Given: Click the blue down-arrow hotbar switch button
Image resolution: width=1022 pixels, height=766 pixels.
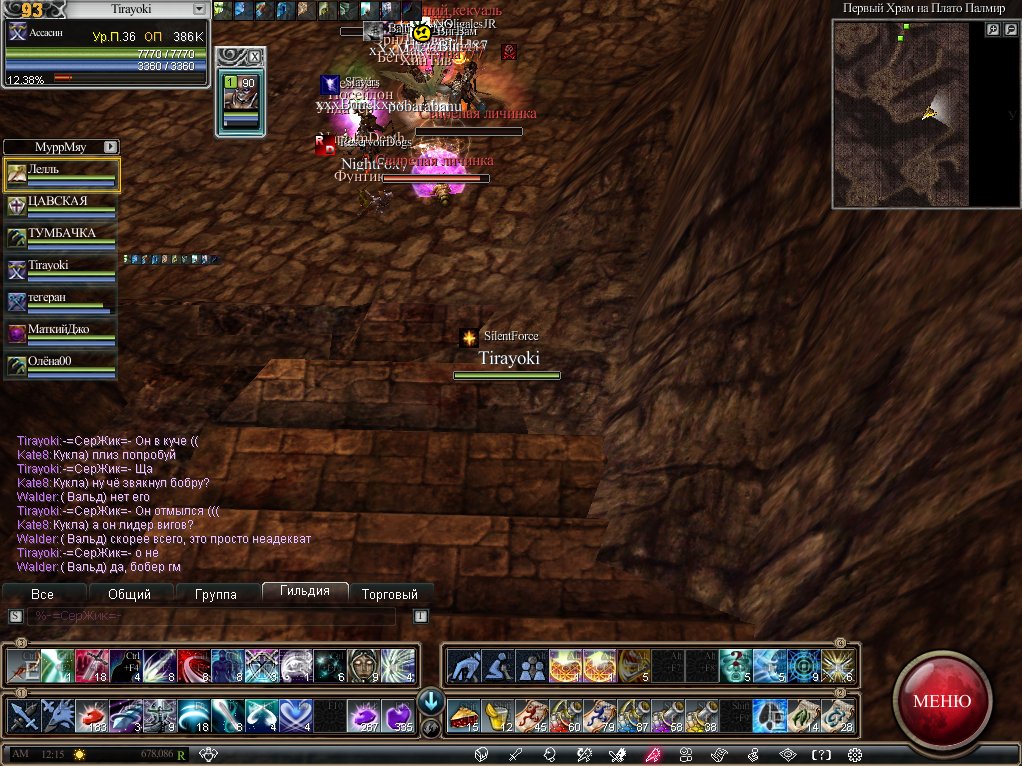Looking at the screenshot, I should click(x=430, y=700).
